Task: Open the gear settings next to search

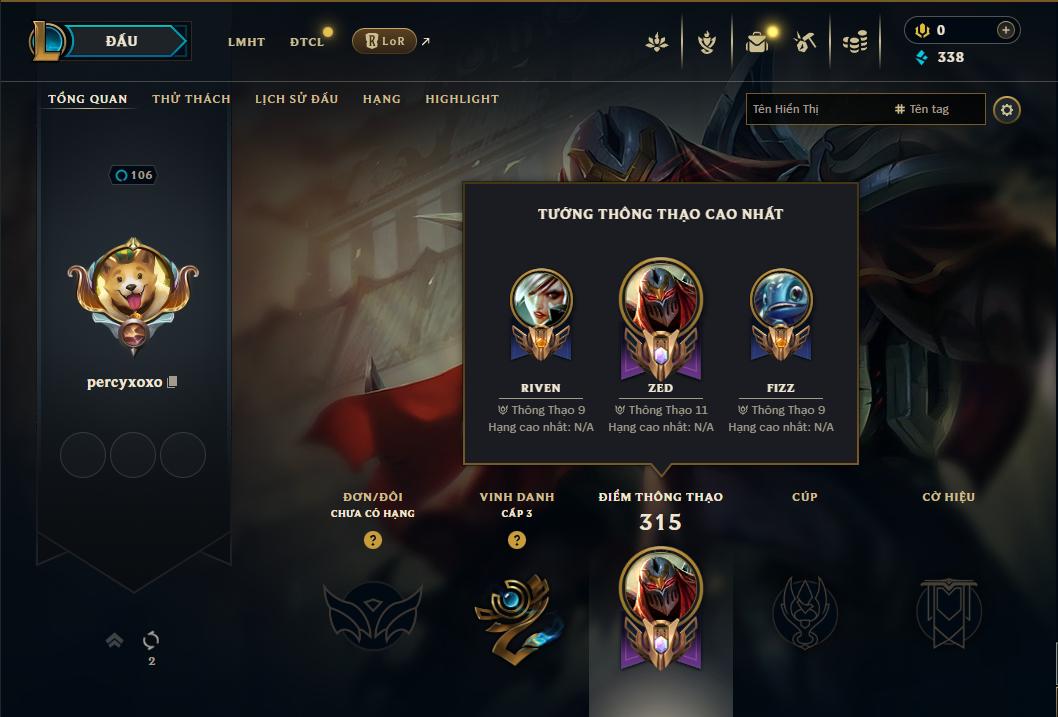Action: tap(1007, 109)
